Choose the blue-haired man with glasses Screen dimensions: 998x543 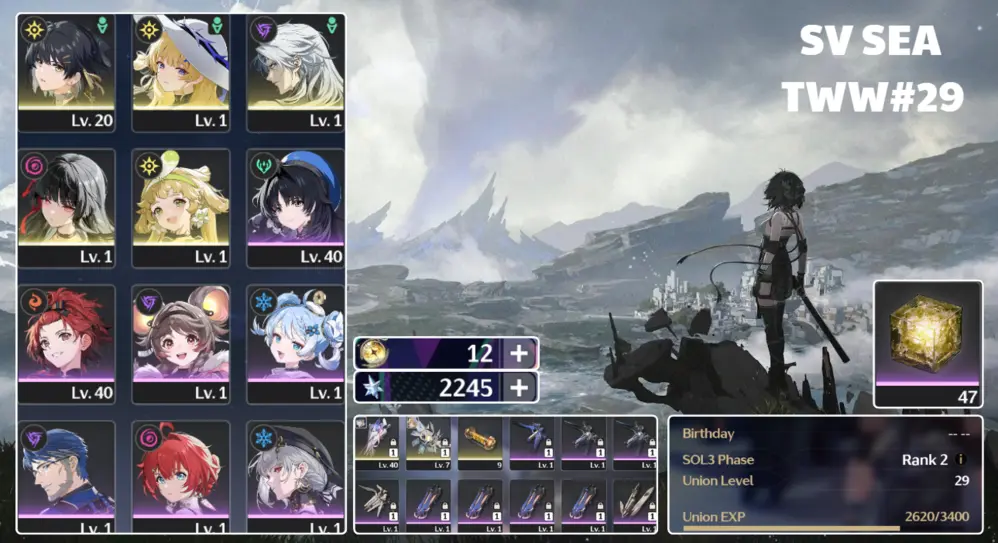(66, 474)
